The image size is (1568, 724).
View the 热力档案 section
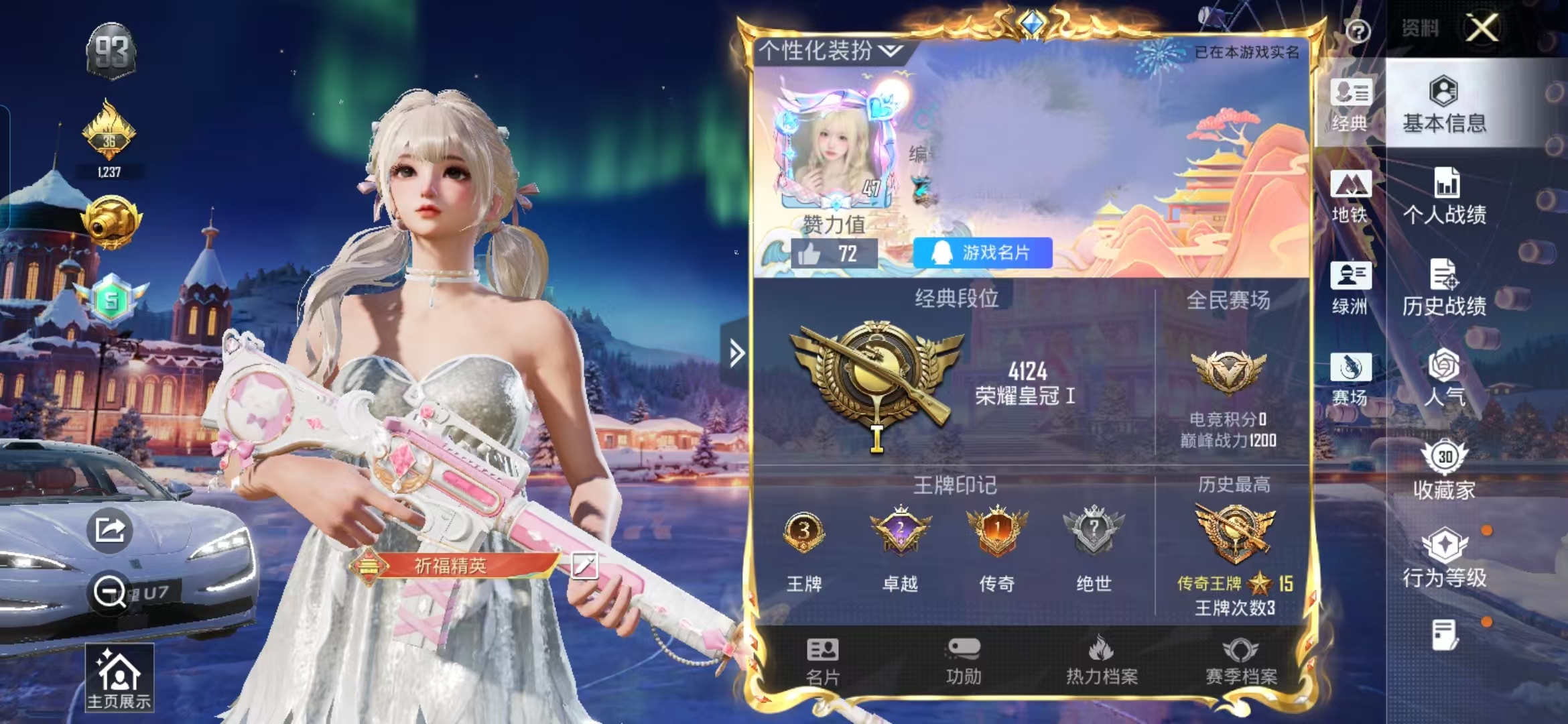click(1102, 661)
